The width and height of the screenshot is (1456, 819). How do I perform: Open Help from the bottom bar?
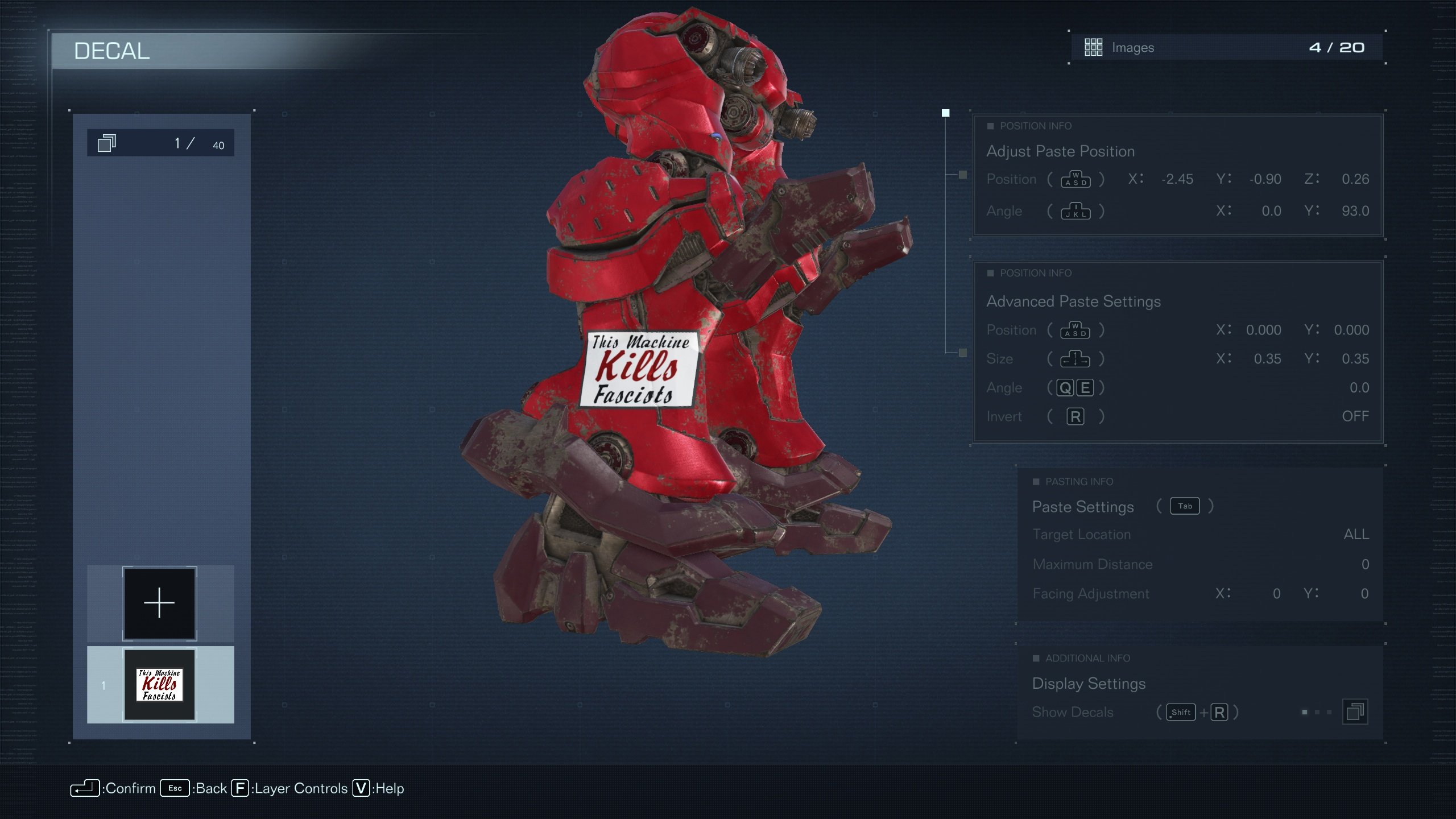(x=378, y=788)
